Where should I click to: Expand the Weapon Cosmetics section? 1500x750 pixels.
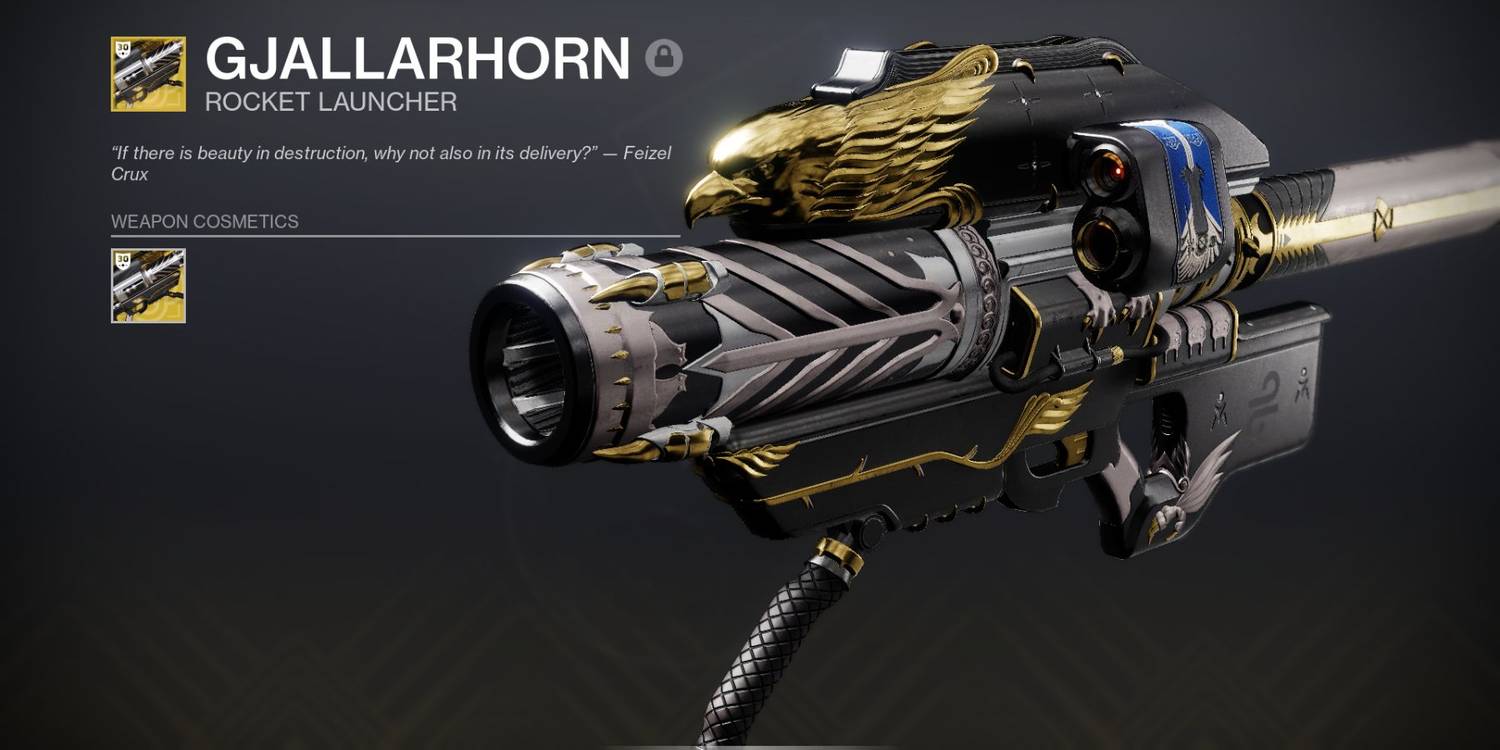[203, 222]
